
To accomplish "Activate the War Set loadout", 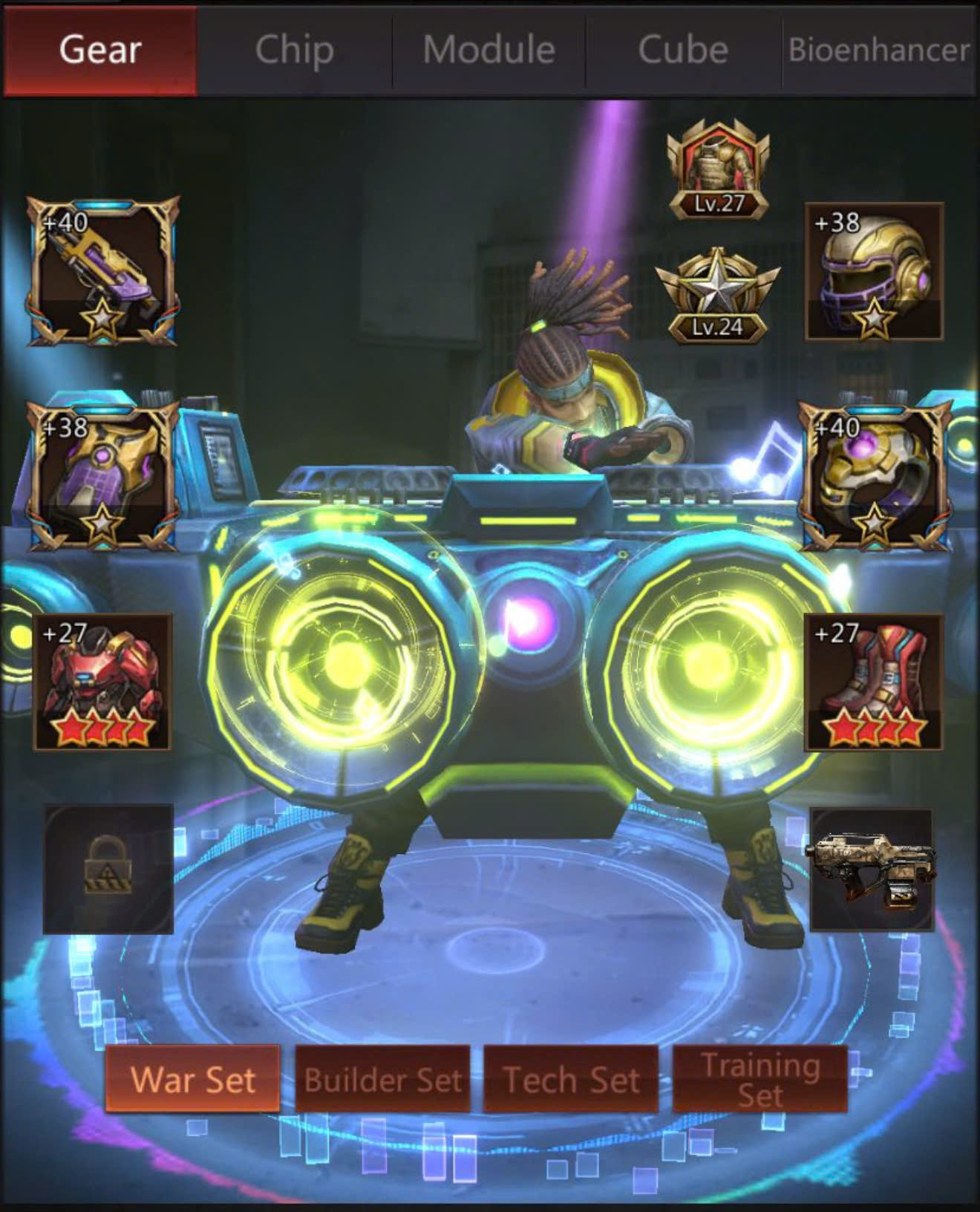I will pos(192,1079).
